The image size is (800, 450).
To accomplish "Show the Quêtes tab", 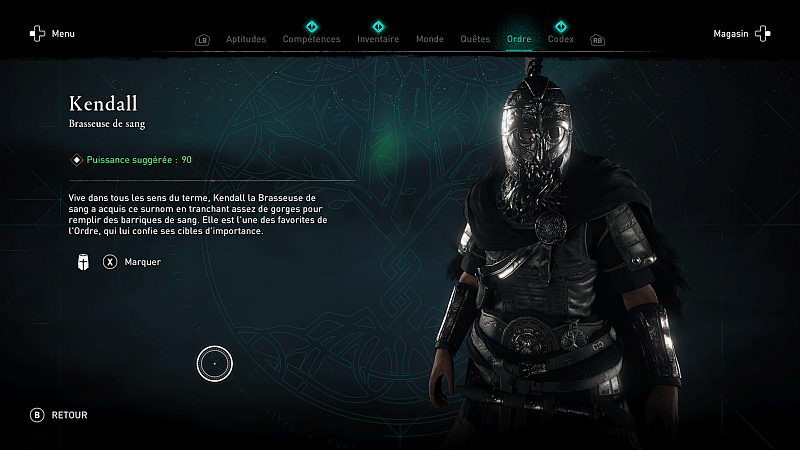I will tap(475, 40).
